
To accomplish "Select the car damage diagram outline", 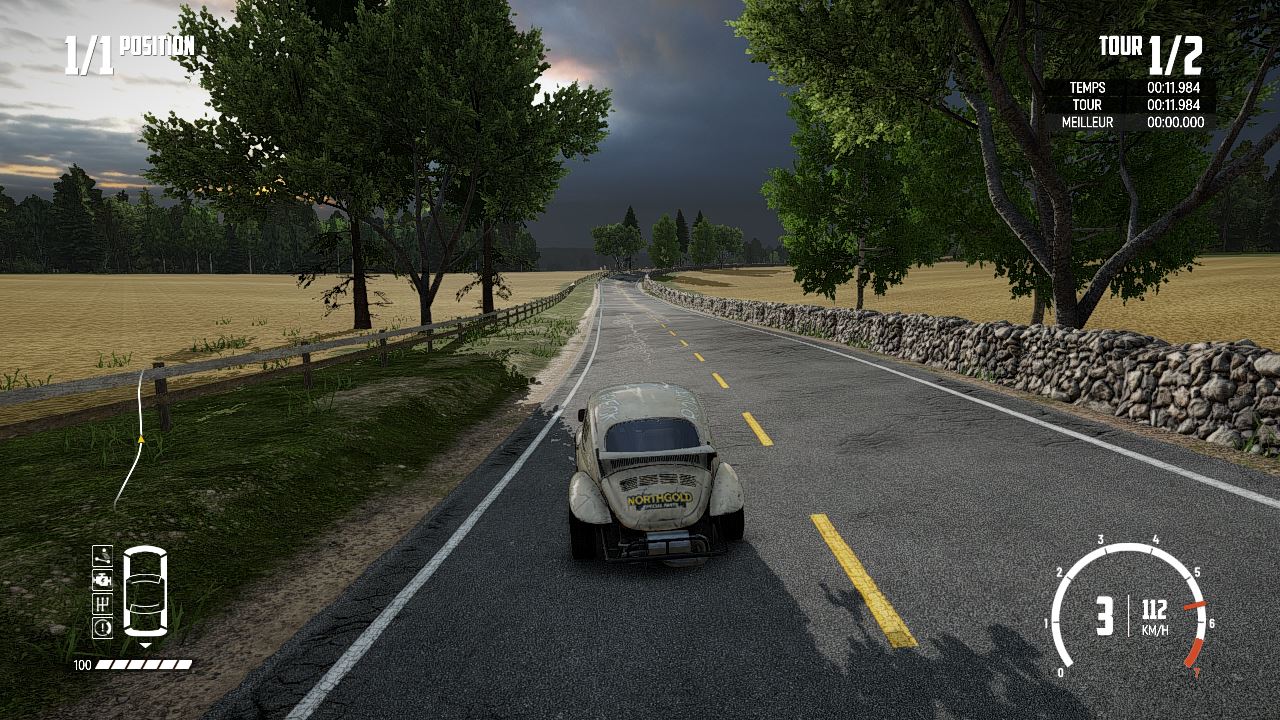I will point(145,590).
